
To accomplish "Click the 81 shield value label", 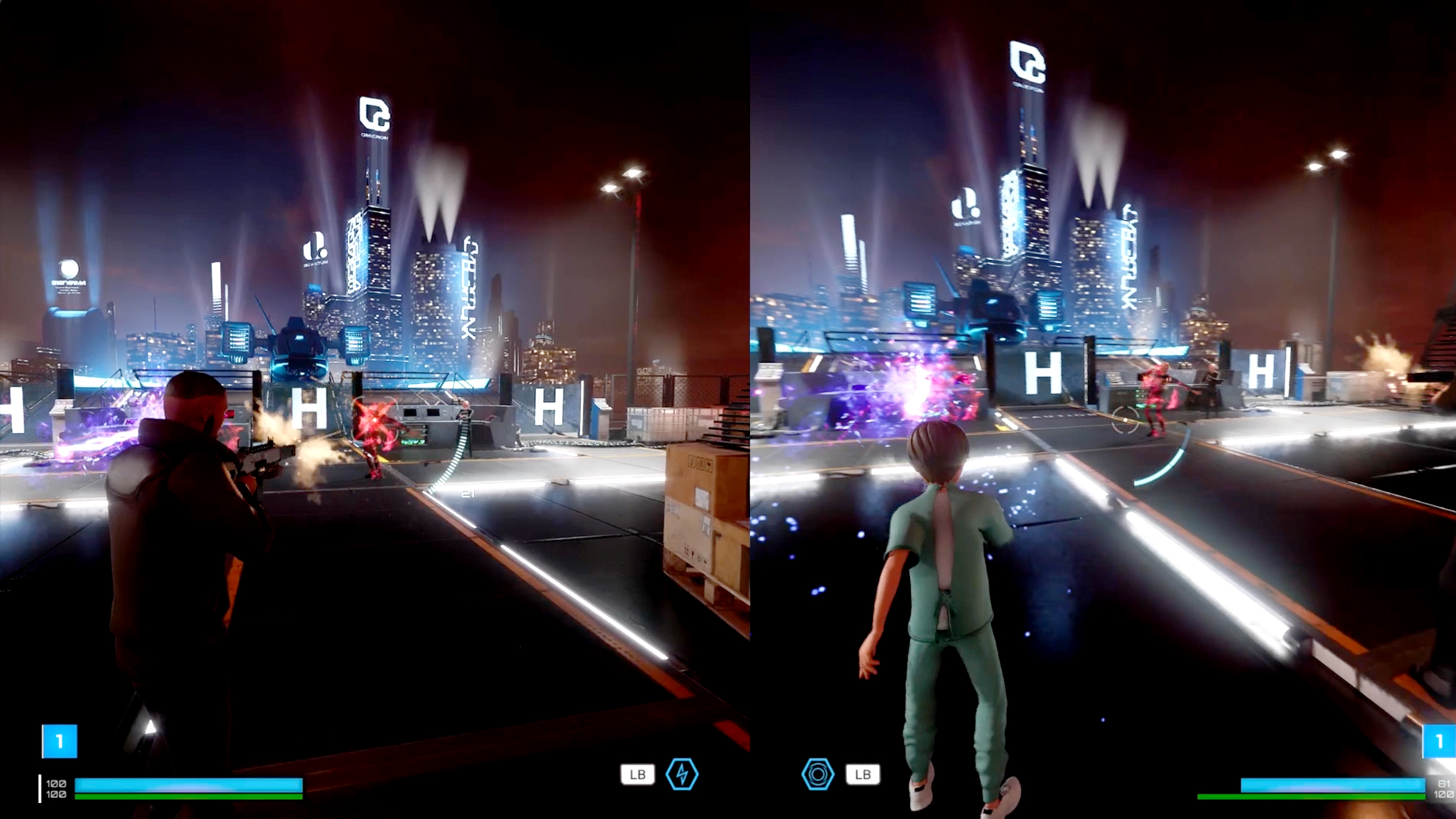I will (1443, 783).
